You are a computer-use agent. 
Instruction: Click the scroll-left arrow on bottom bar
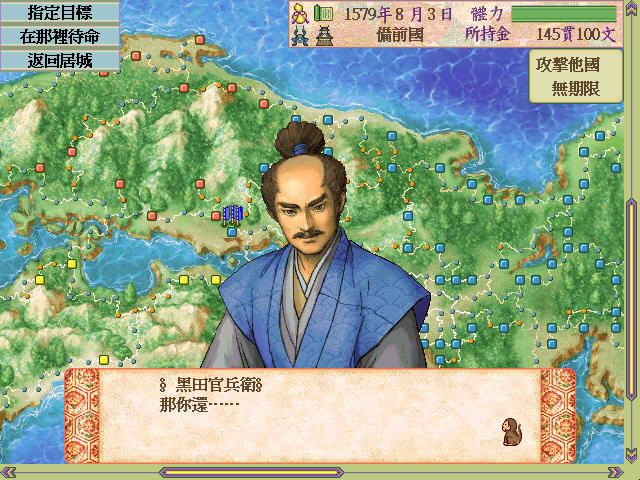(x=8, y=472)
